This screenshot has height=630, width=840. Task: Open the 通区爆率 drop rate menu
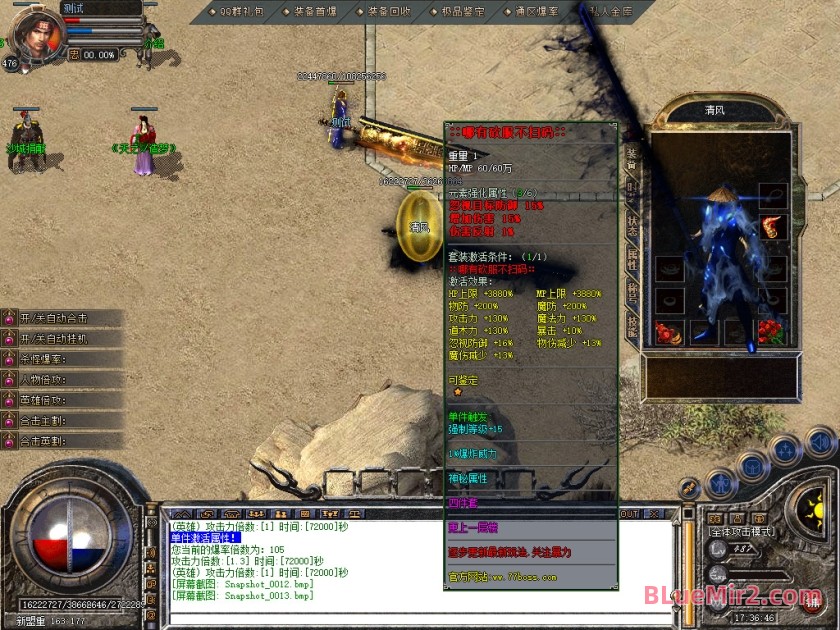click(x=537, y=12)
